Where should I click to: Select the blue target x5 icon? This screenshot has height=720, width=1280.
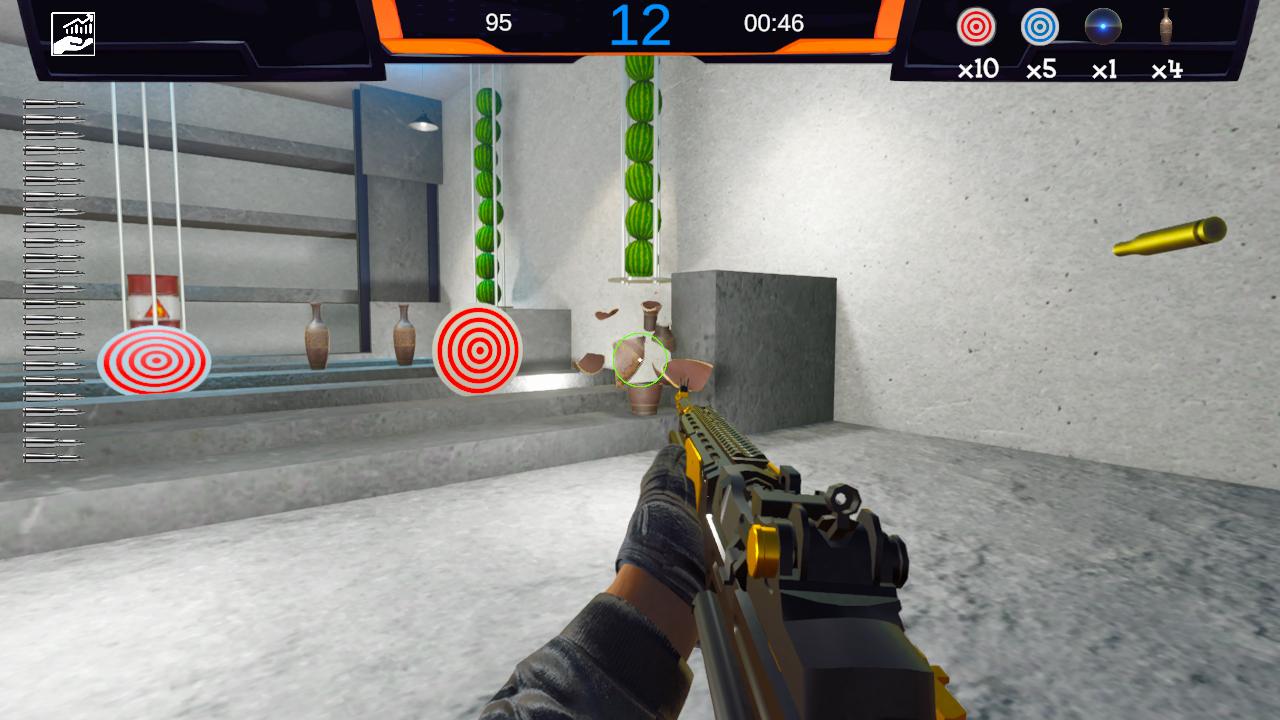[x=1040, y=28]
